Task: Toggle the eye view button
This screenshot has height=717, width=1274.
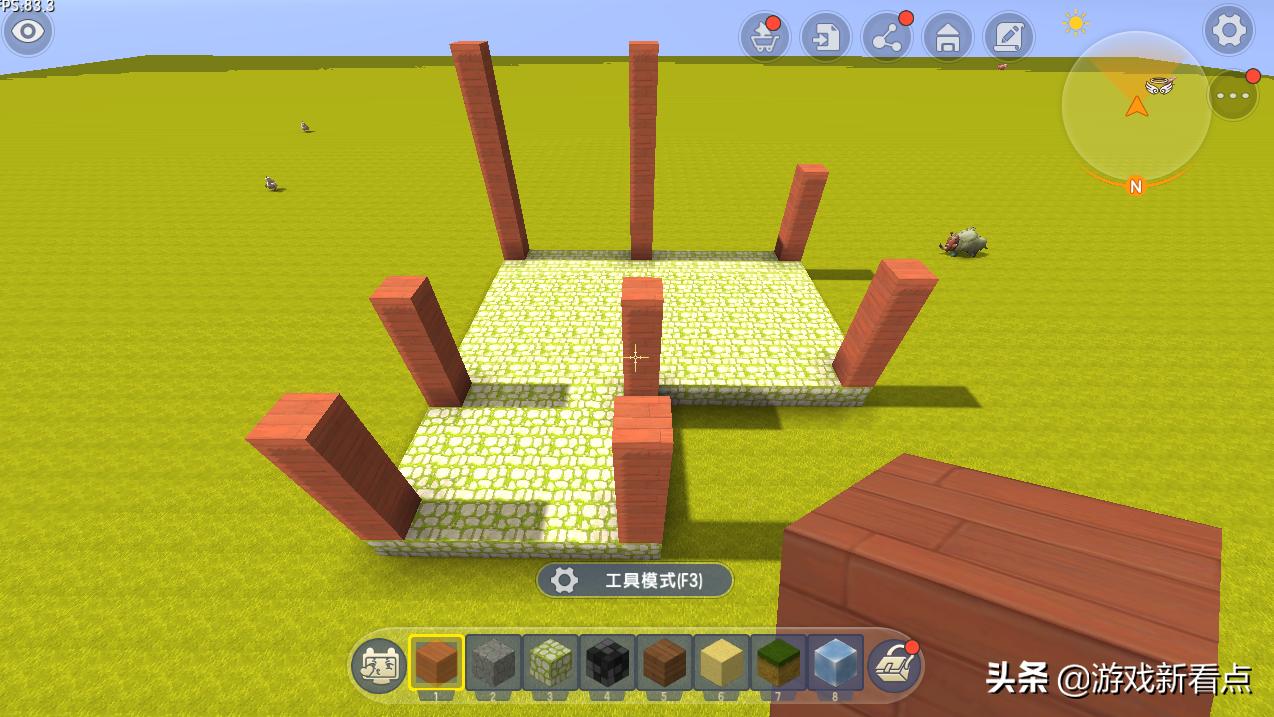Action: tap(28, 32)
